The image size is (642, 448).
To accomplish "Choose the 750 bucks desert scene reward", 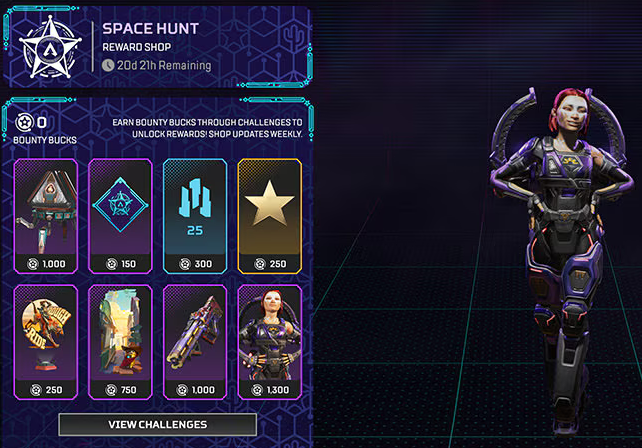I will (x=120, y=342).
